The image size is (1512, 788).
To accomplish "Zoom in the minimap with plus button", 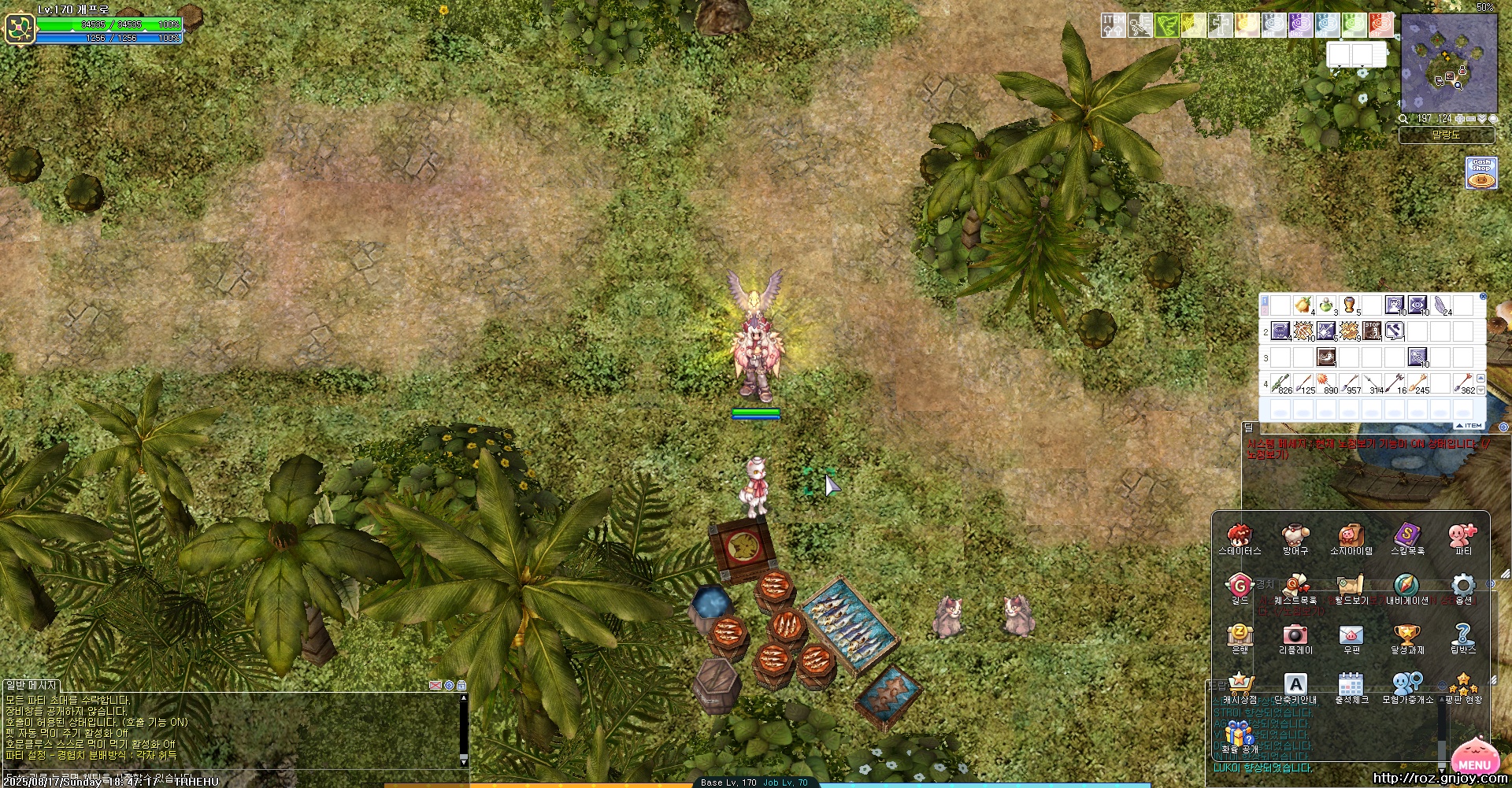I will coord(1460,119).
